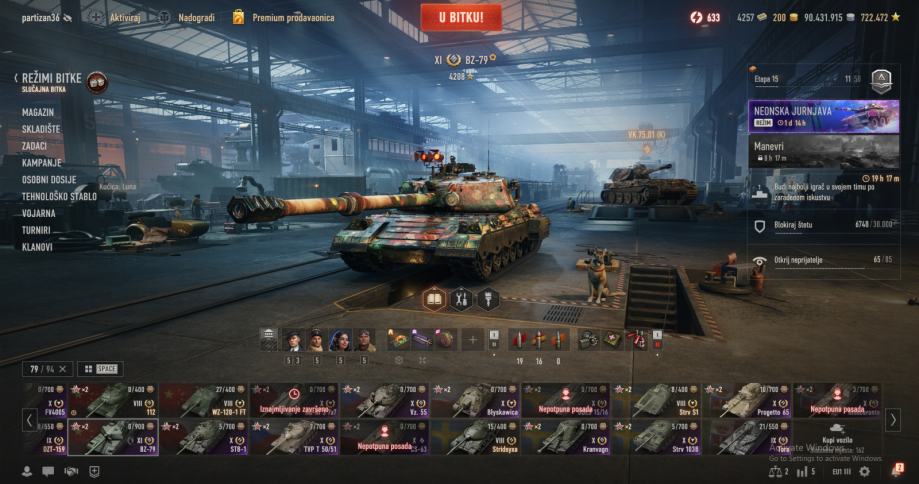Viewport: 919px width, 484px height.
Task: Click the right arrow of the tank carousel
Action: pos(893,418)
